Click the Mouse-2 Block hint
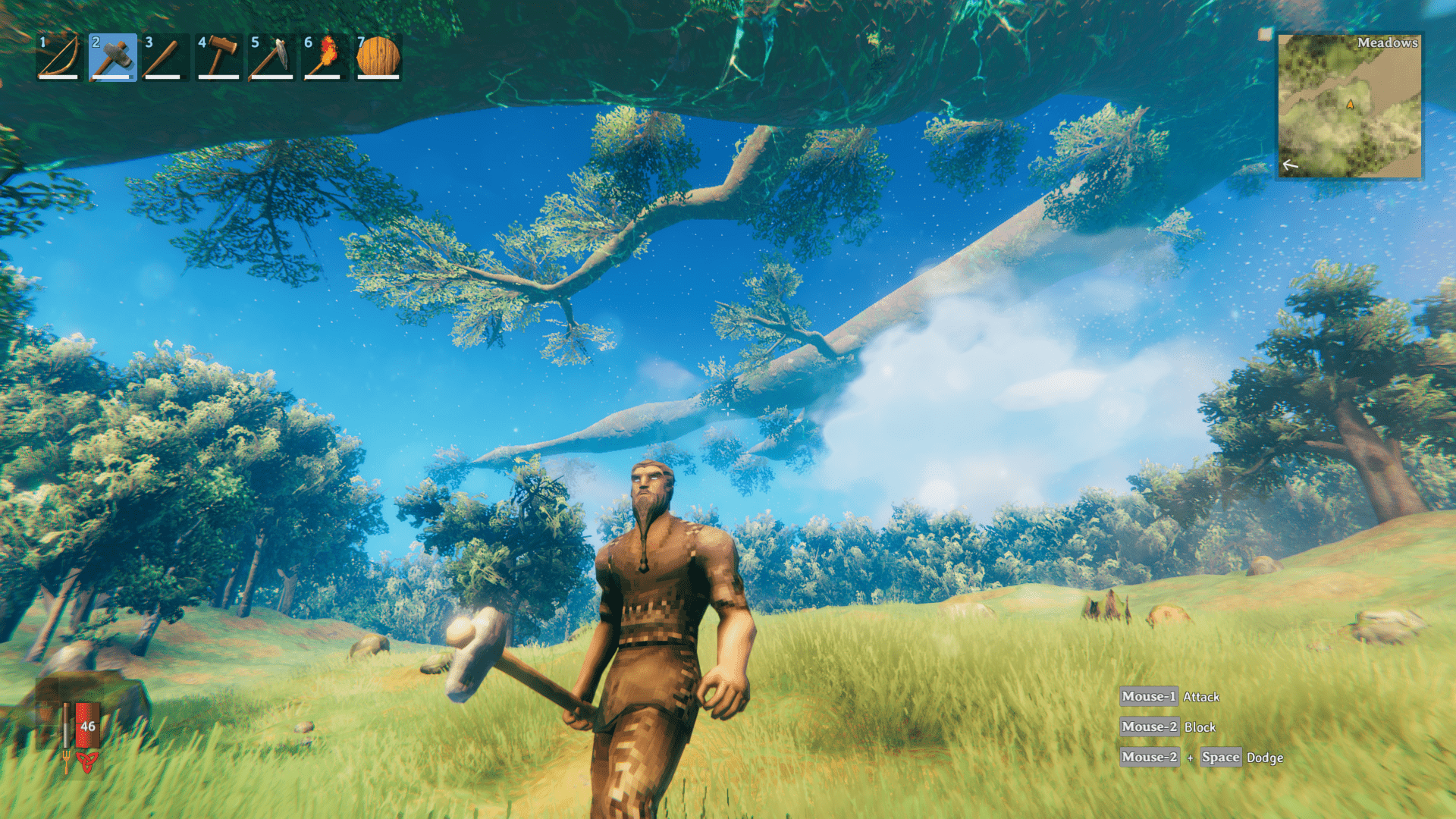Viewport: 1456px width, 819px height. coord(1169,726)
